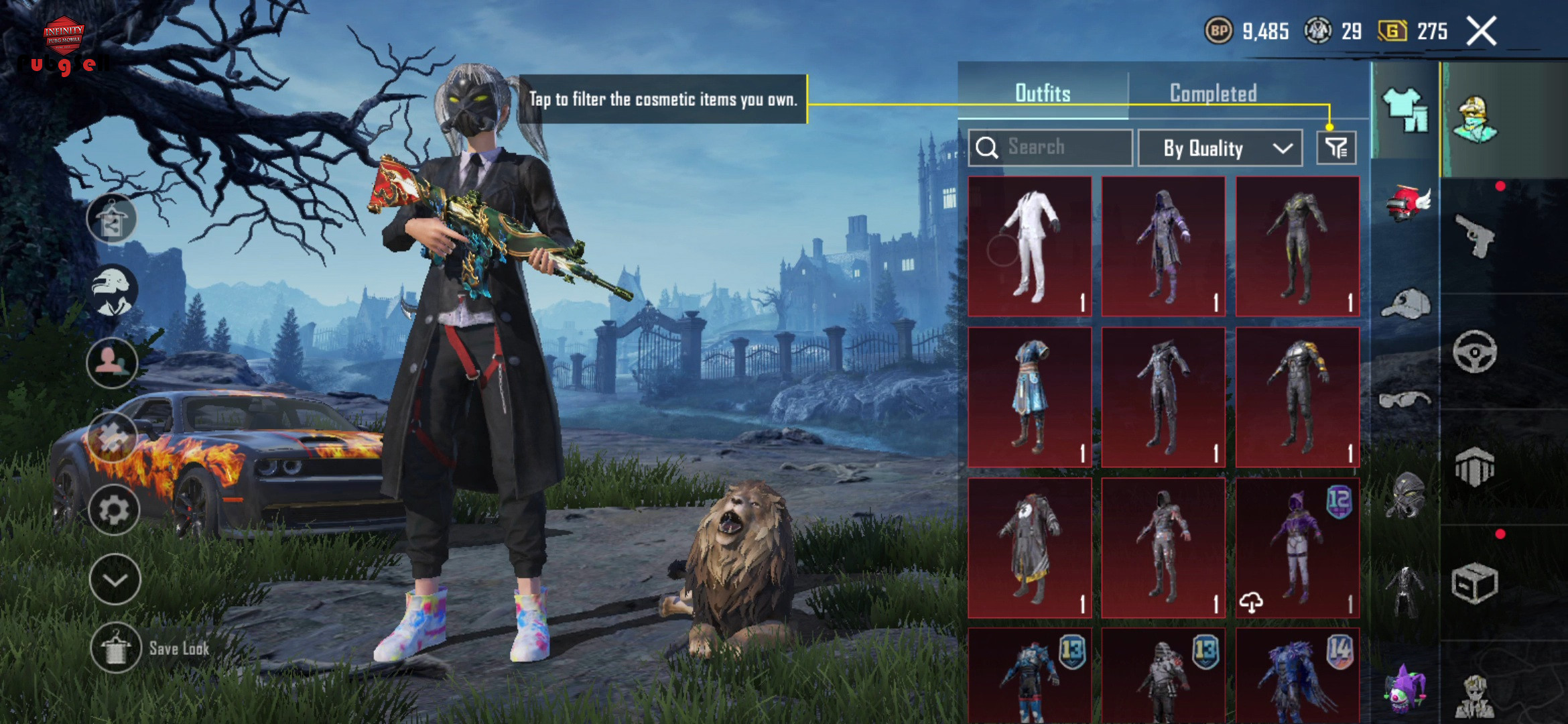Click the share wardrobe icon button
The width and height of the screenshot is (1568, 724).
click(x=112, y=219)
